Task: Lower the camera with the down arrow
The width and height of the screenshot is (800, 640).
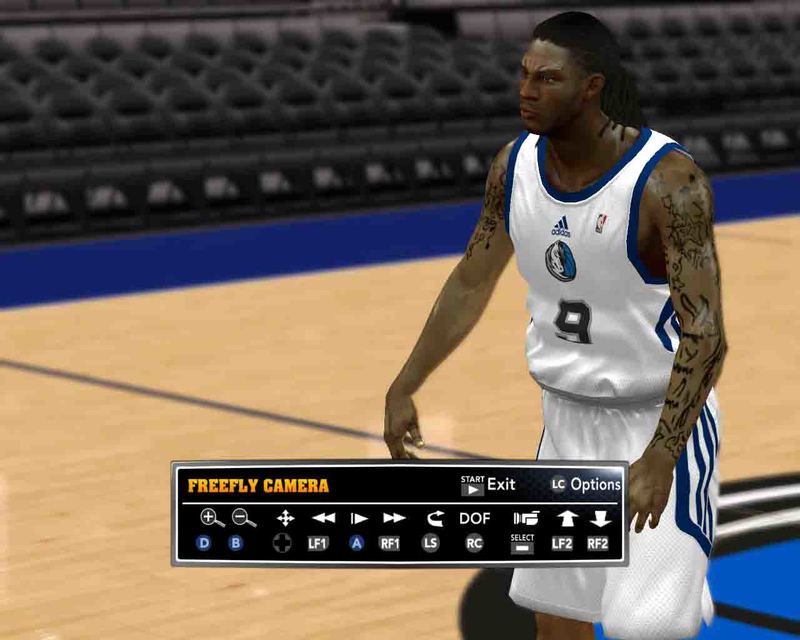Action: pos(599,518)
